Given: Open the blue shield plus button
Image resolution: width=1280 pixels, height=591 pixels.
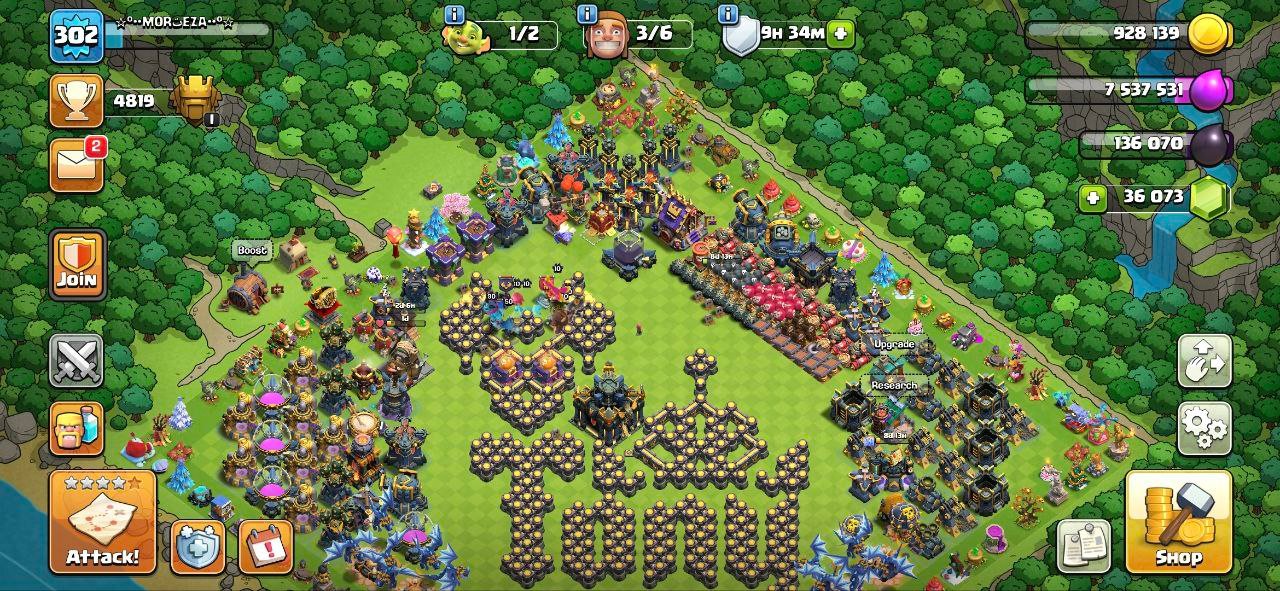Looking at the screenshot, I should [197, 546].
